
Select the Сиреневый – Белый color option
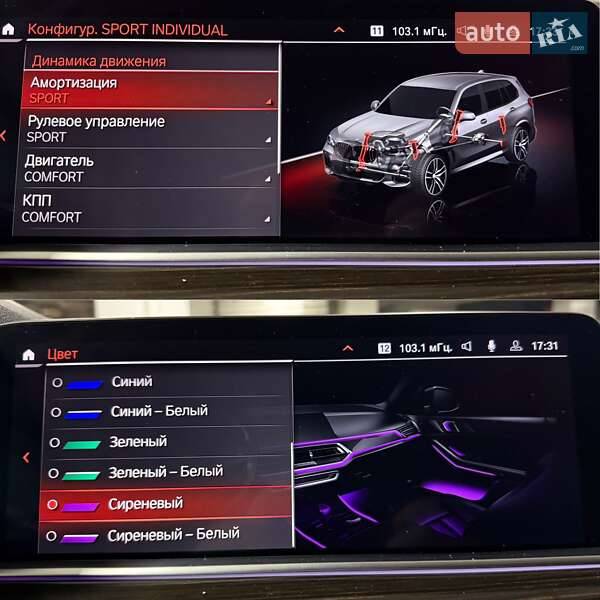[x=165, y=535]
